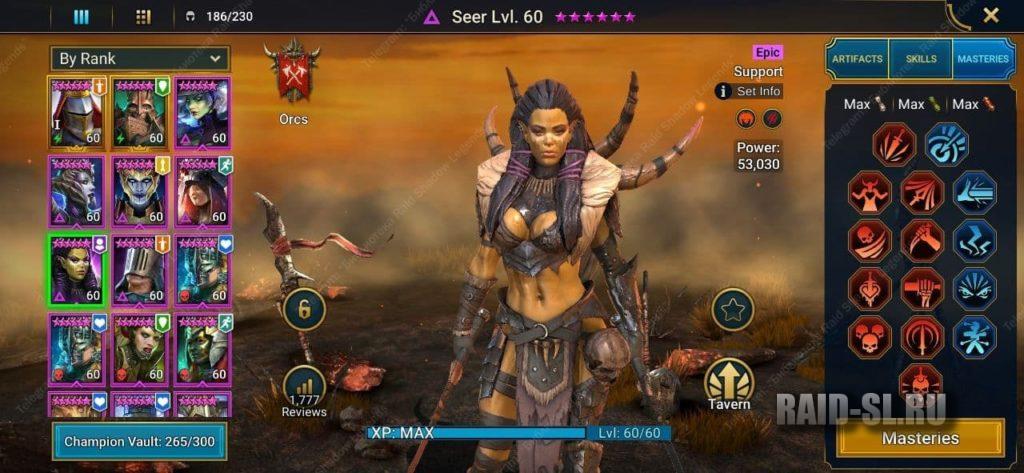Click the star favorite button
The width and height of the screenshot is (1024, 473).
tap(732, 310)
